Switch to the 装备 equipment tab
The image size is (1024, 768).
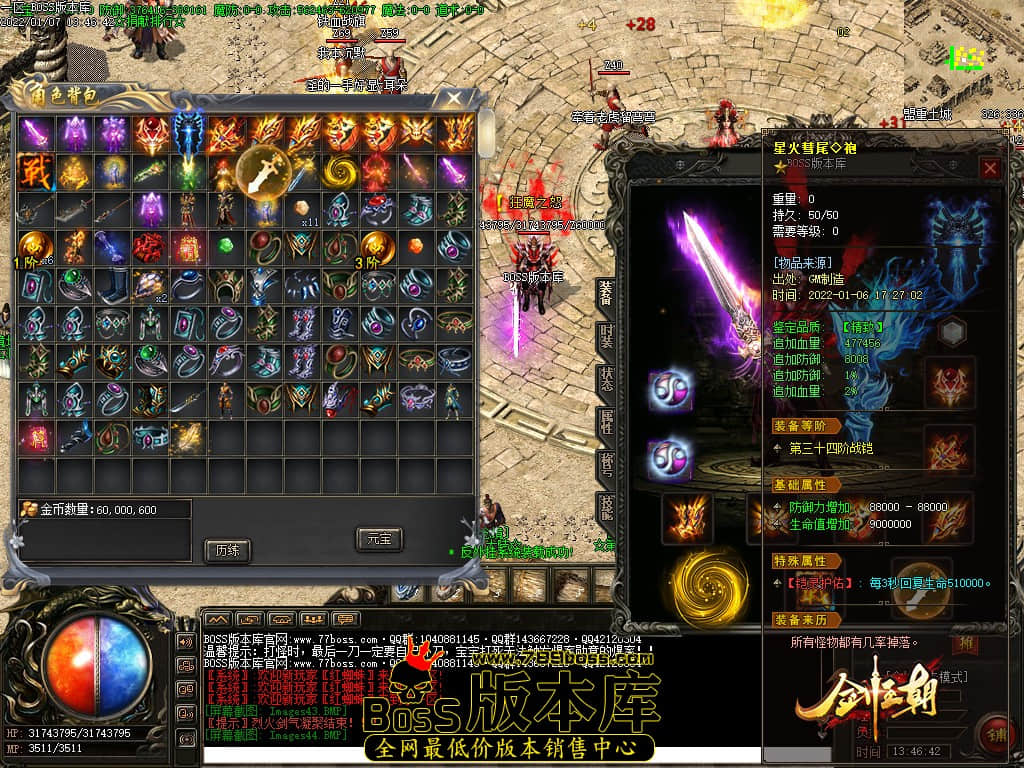point(606,291)
